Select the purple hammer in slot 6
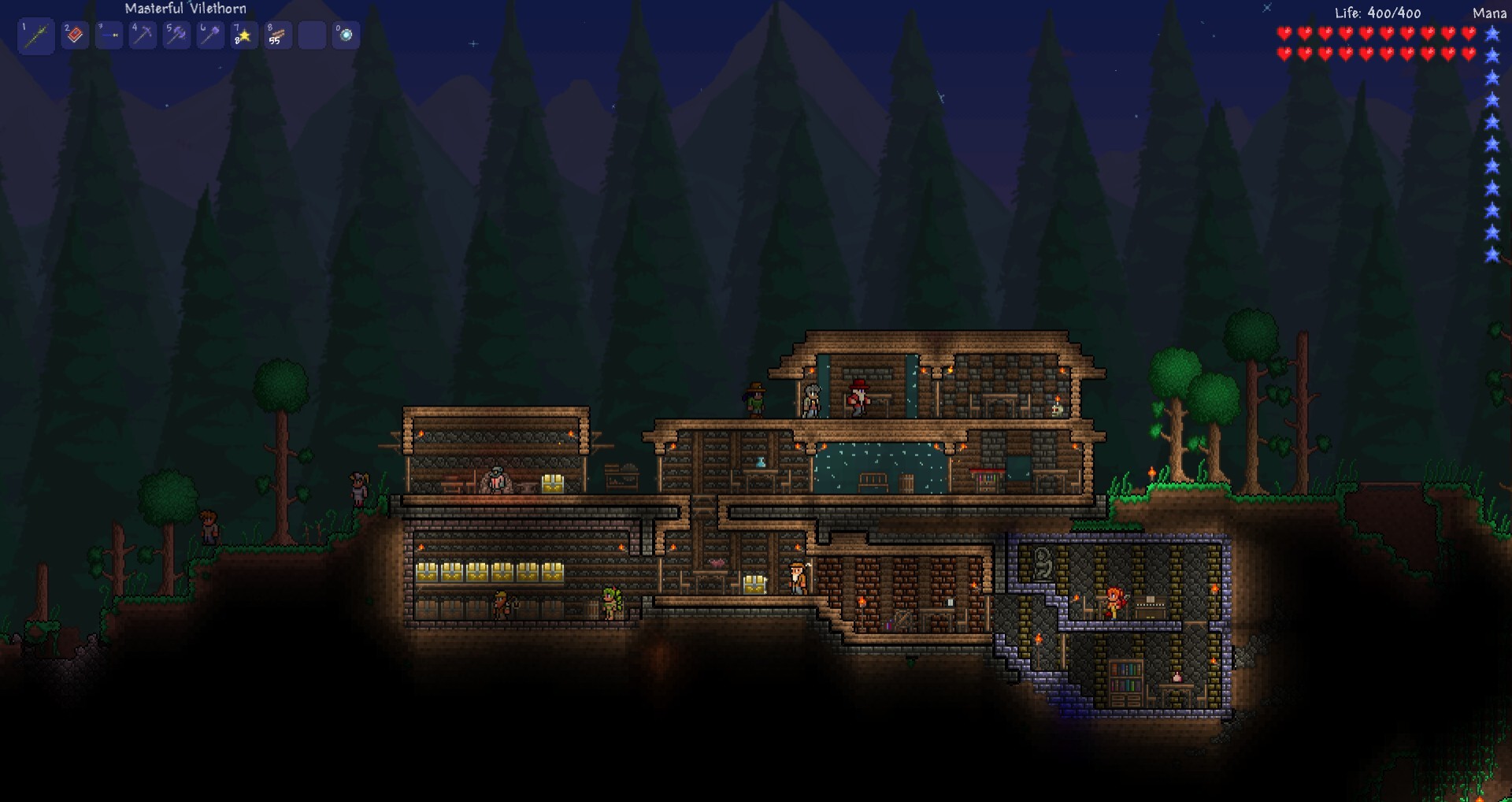The width and height of the screenshot is (1512, 802). pyautogui.click(x=210, y=35)
